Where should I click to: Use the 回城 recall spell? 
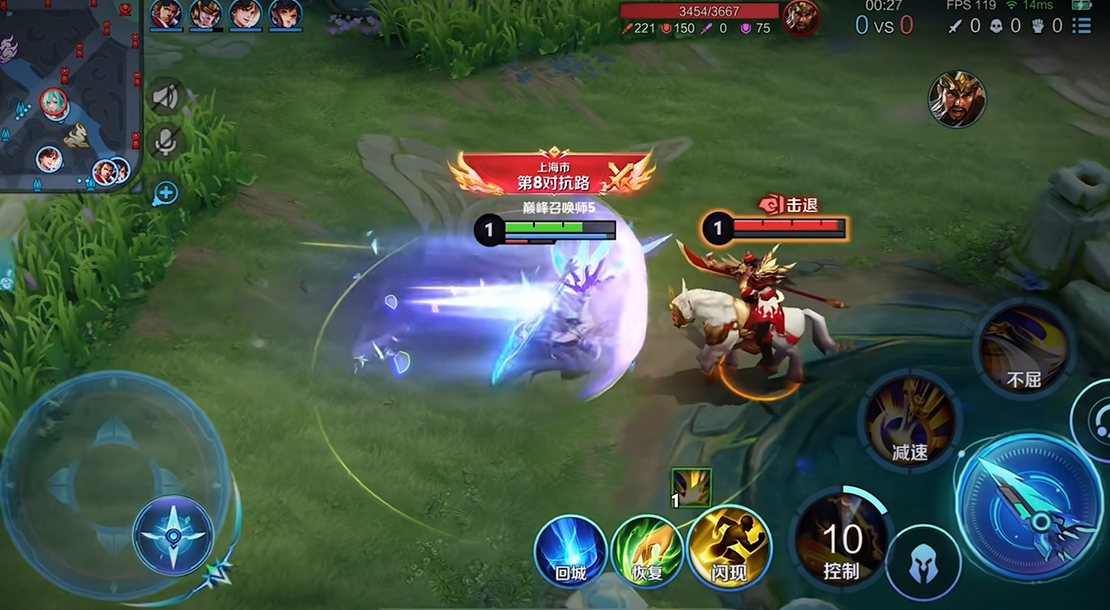[570, 550]
